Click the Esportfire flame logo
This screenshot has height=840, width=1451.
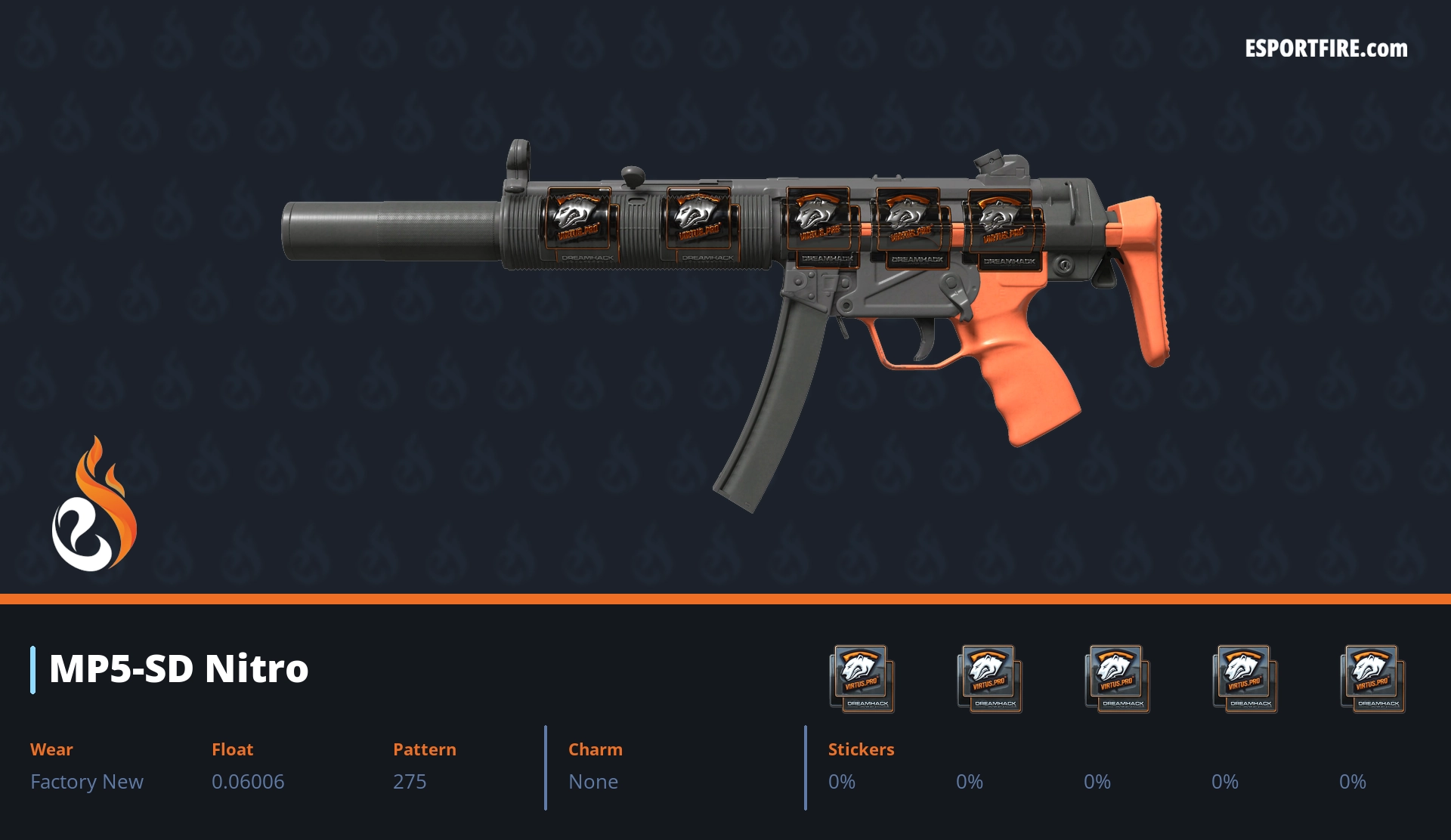point(94,505)
